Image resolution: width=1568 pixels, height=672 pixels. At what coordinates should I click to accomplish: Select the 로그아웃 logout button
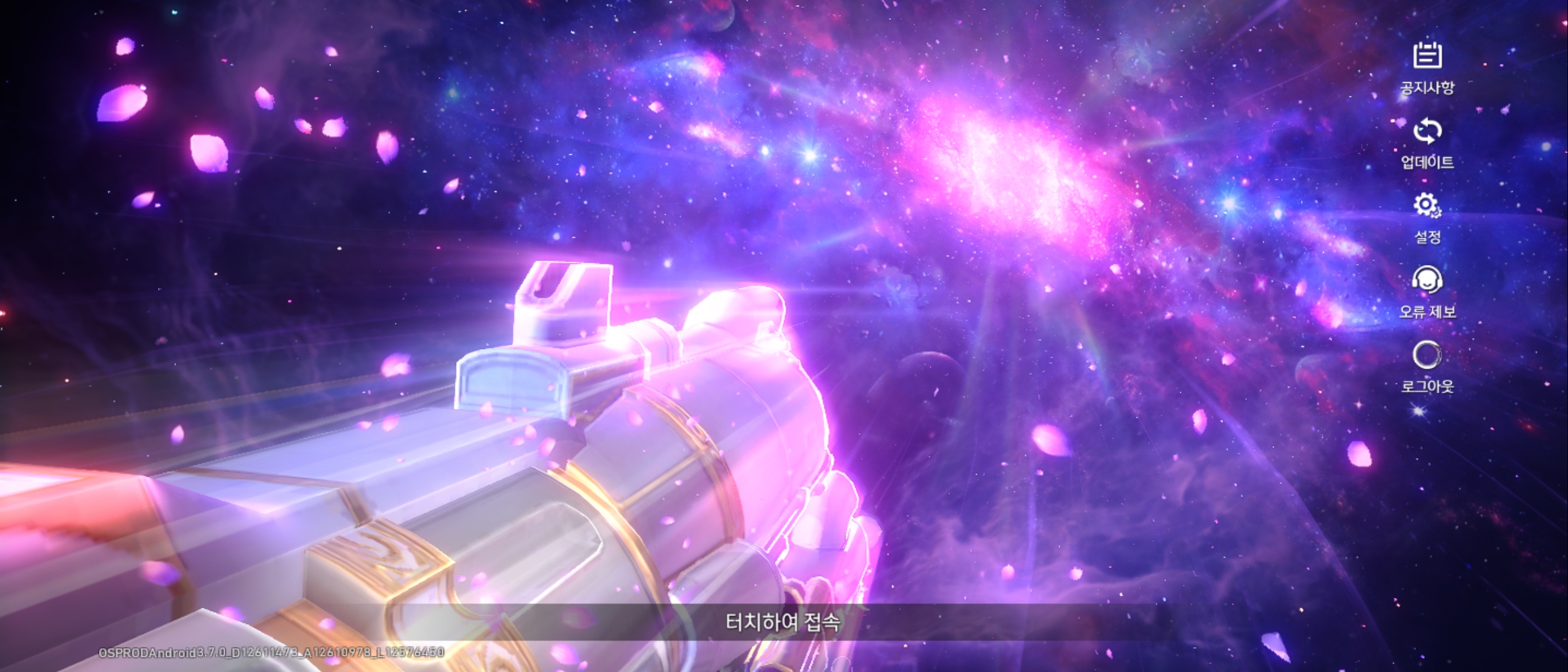click(x=1427, y=366)
